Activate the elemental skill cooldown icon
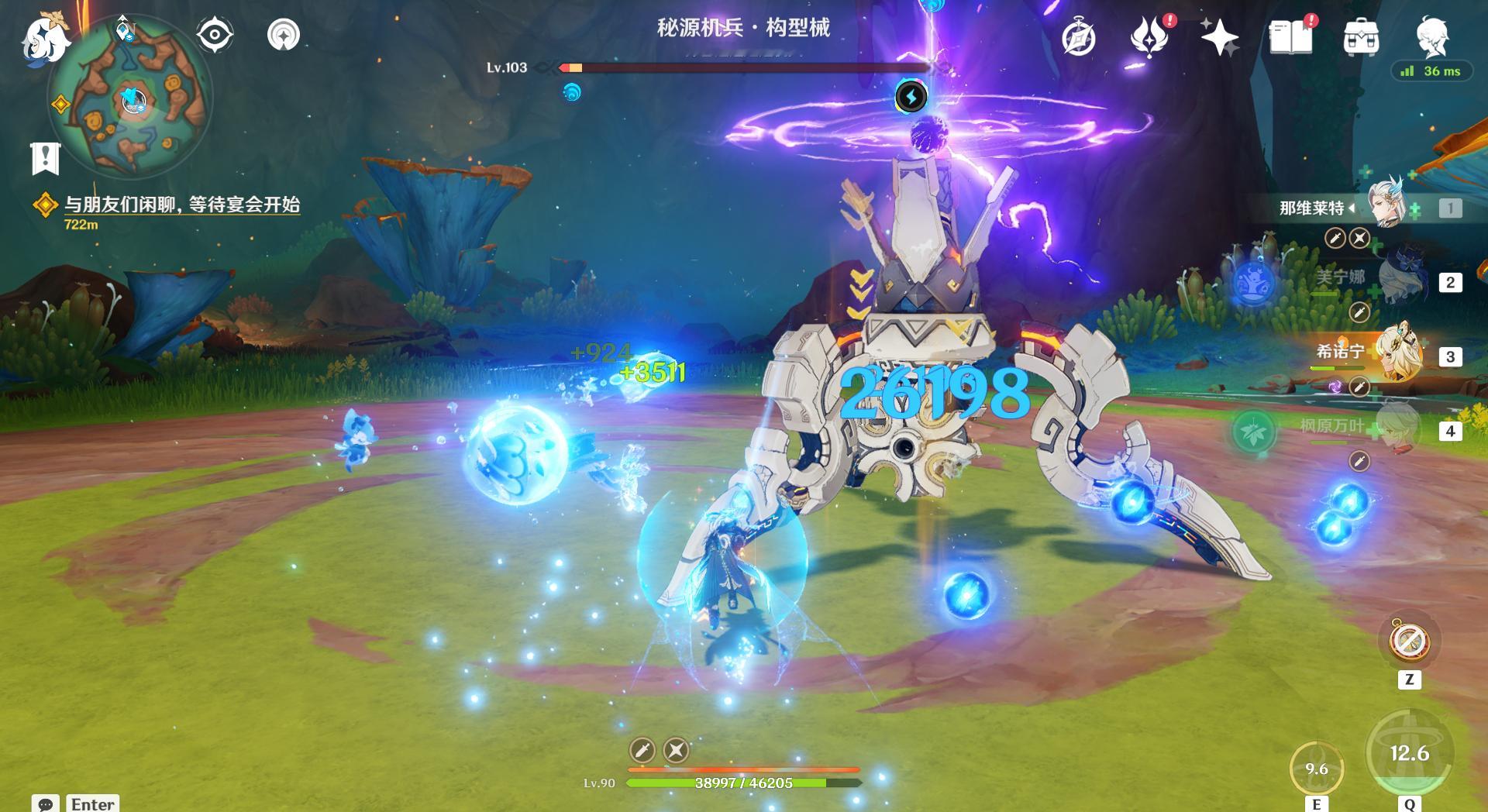This screenshot has height=812, width=1488. 1316,768
